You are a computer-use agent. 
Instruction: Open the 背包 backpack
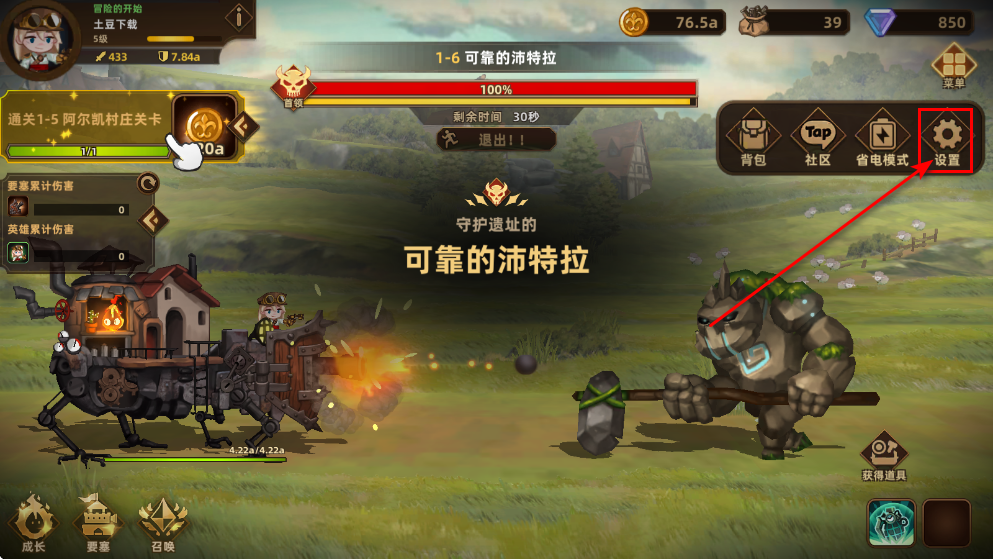coord(753,140)
